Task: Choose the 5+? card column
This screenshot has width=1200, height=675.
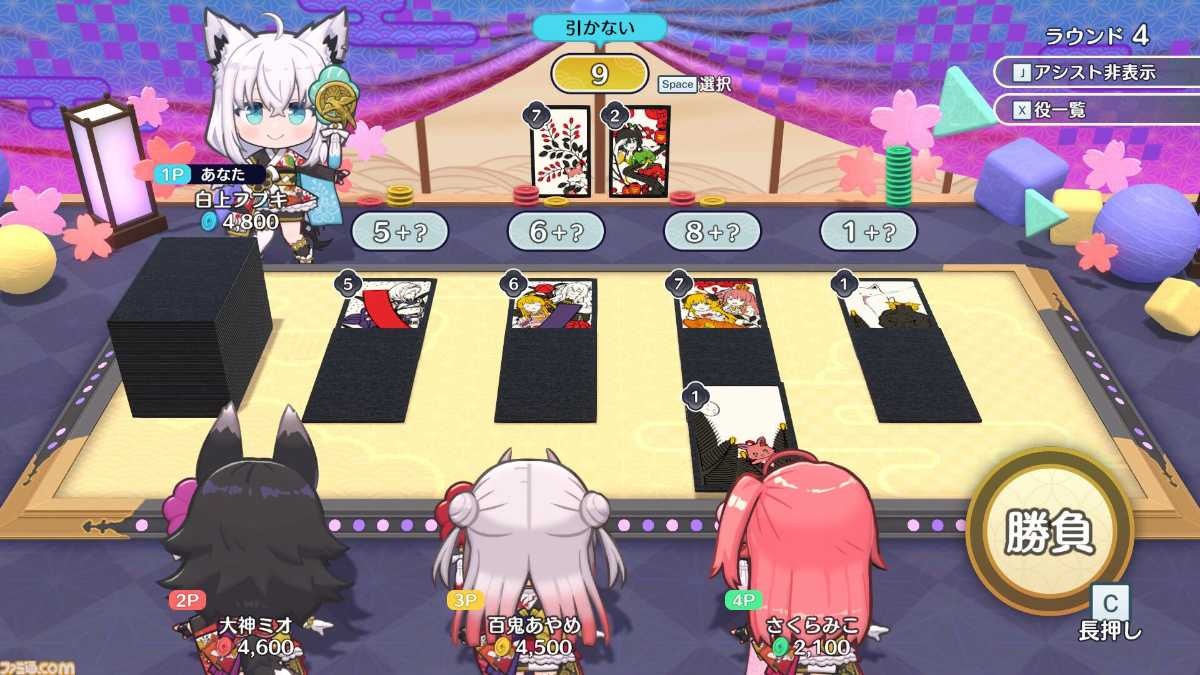Action: [x=399, y=231]
